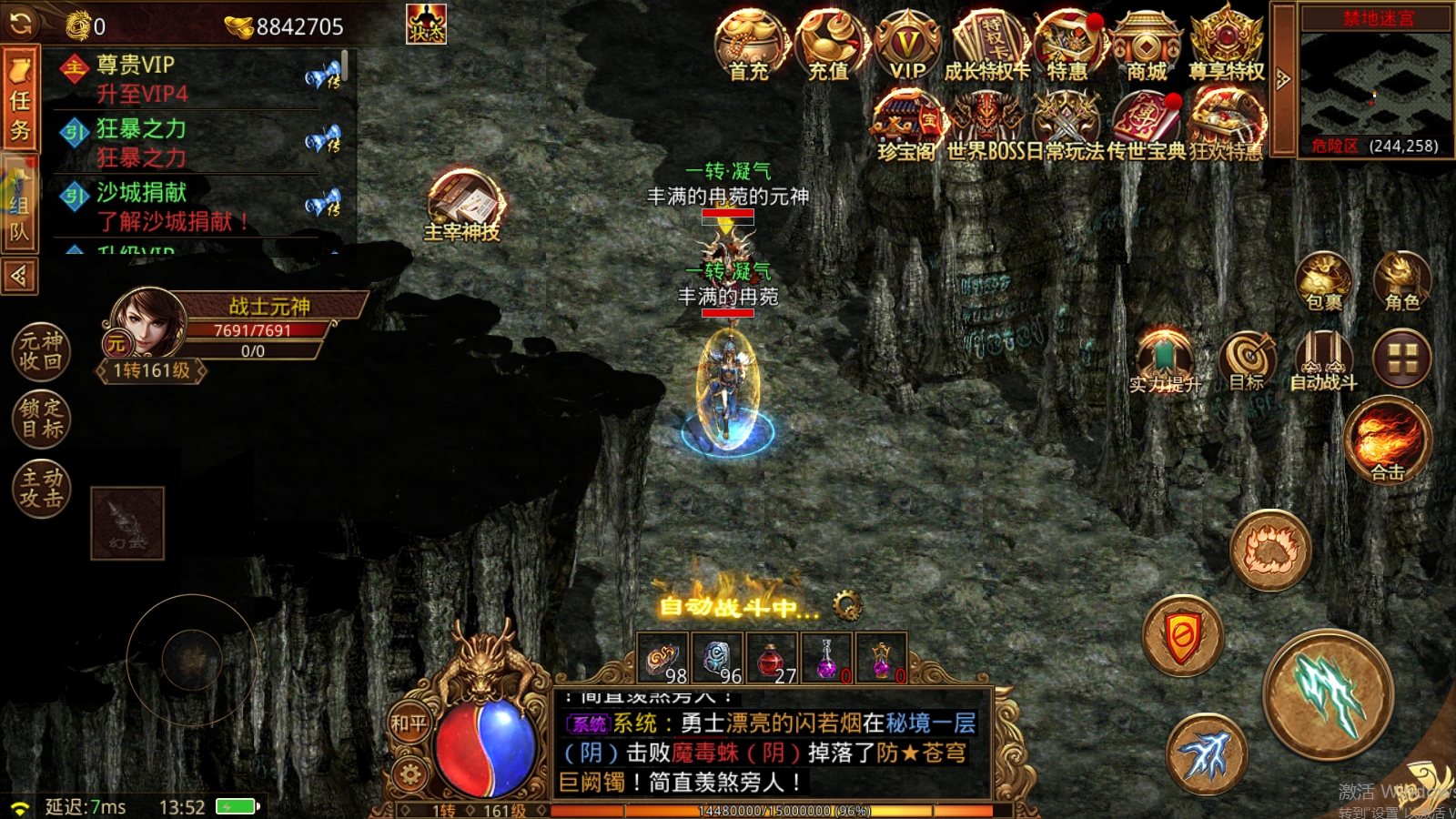Open 实力提升 power-up menu
Screen dimensions: 1456x819
pos(1165,362)
